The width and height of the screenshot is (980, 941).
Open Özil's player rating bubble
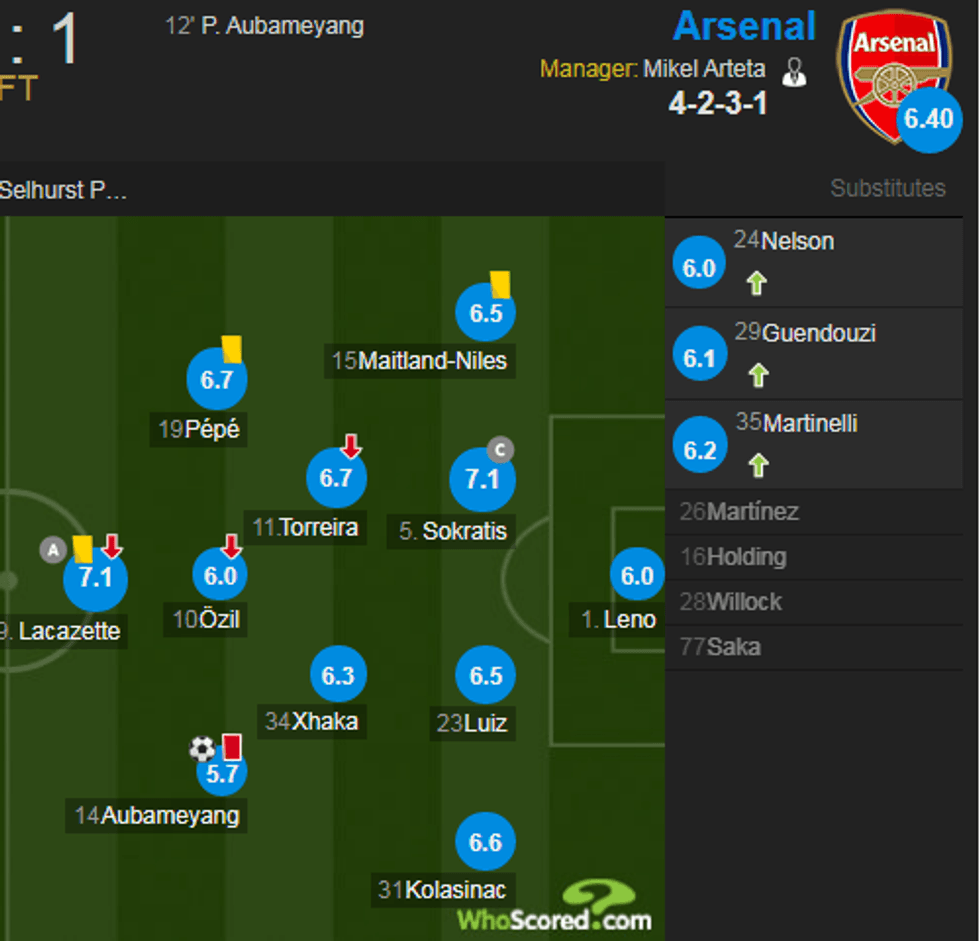coord(220,575)
